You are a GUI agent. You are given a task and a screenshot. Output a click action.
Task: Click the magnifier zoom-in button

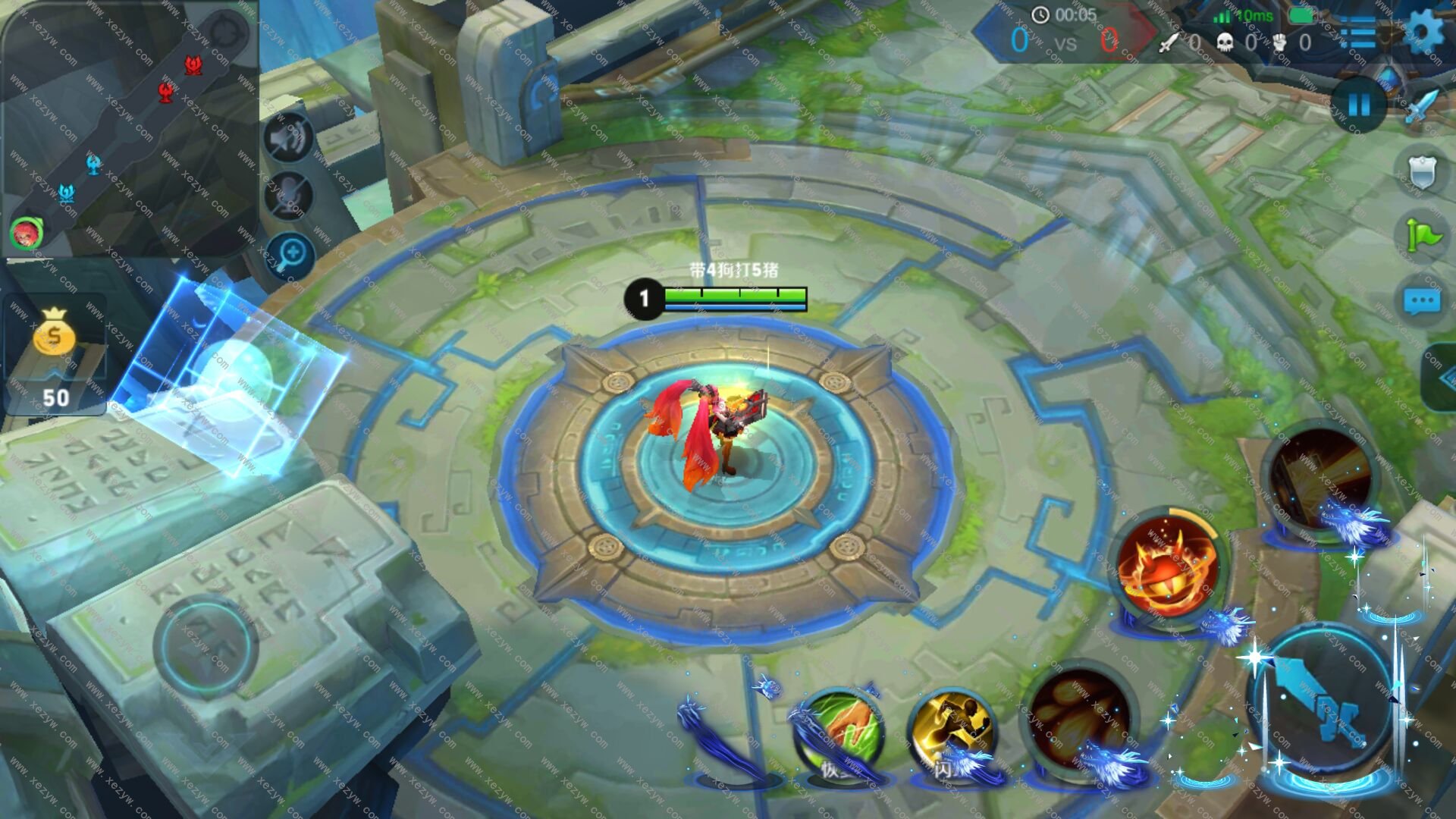pos(290,254)
